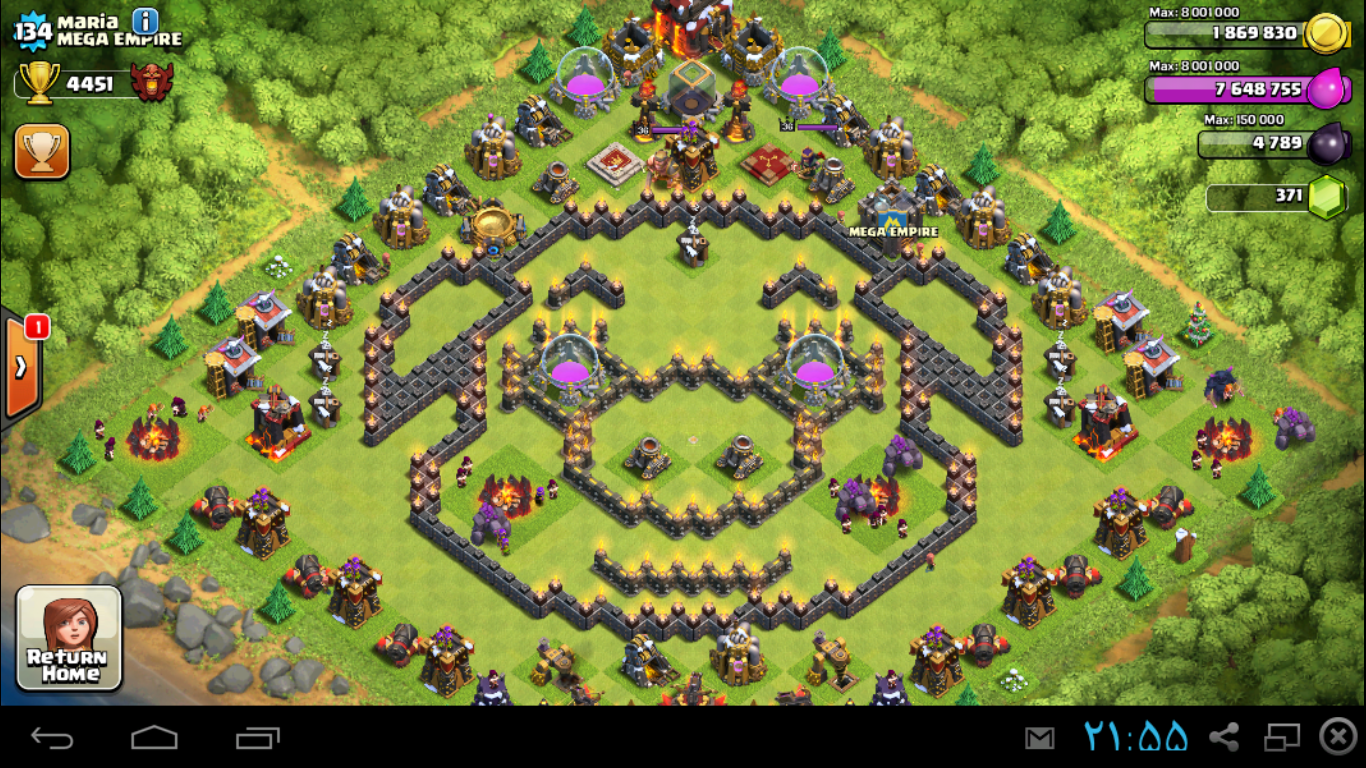This screenshot has width=1366, height=768.
Task: Close the app with X button
Action: (x=1338, y=737)
